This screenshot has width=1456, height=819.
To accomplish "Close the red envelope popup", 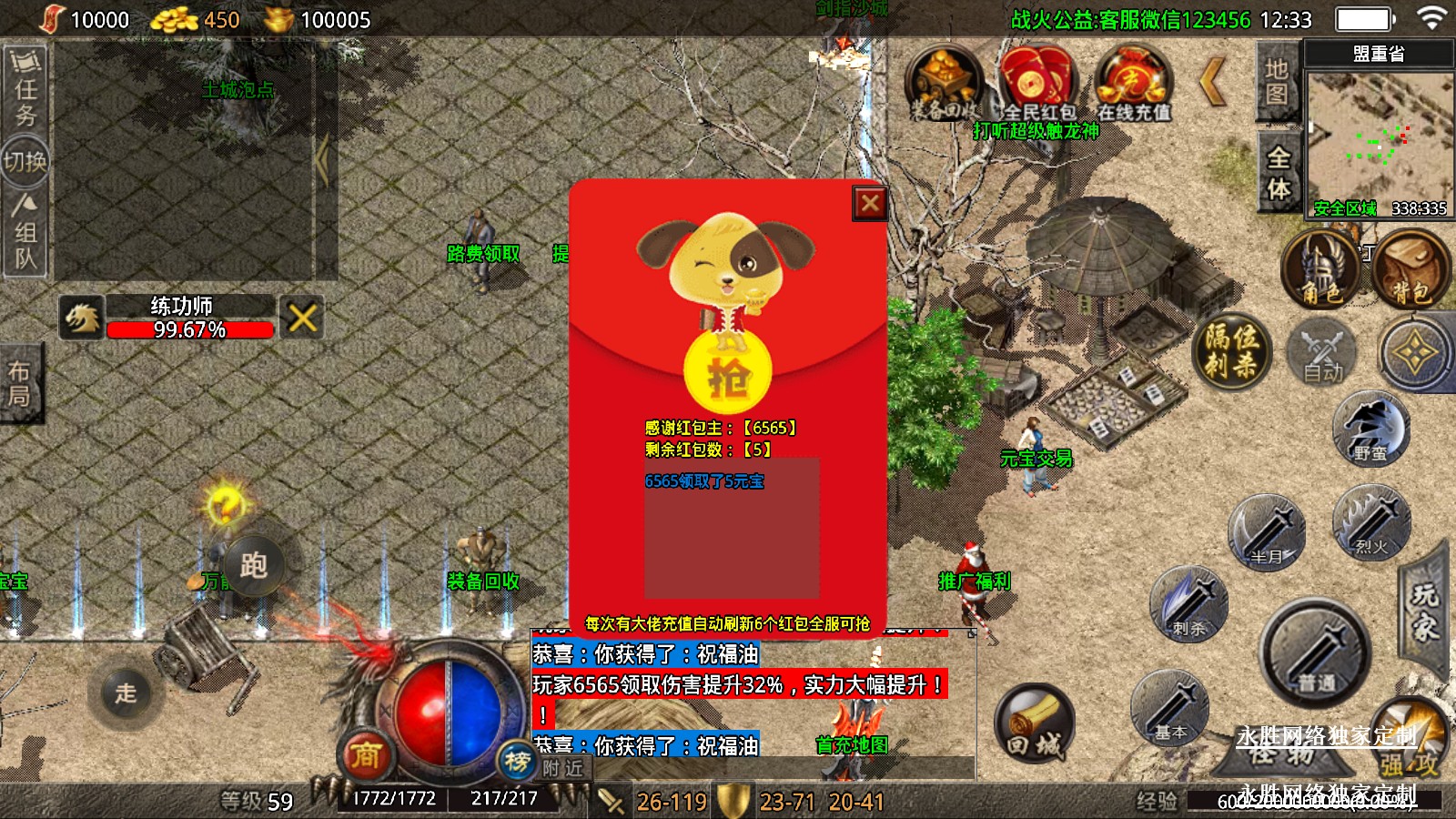I will click(869, 203).
